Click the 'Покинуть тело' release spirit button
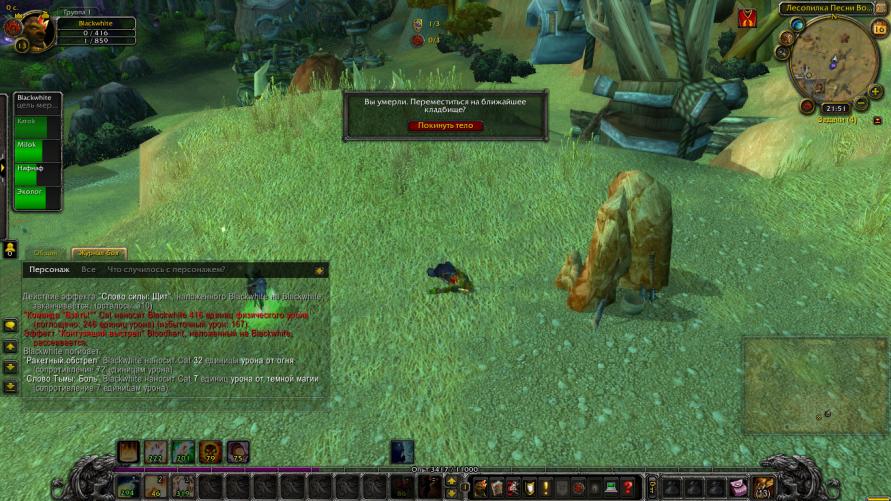 tap(446, 126)
